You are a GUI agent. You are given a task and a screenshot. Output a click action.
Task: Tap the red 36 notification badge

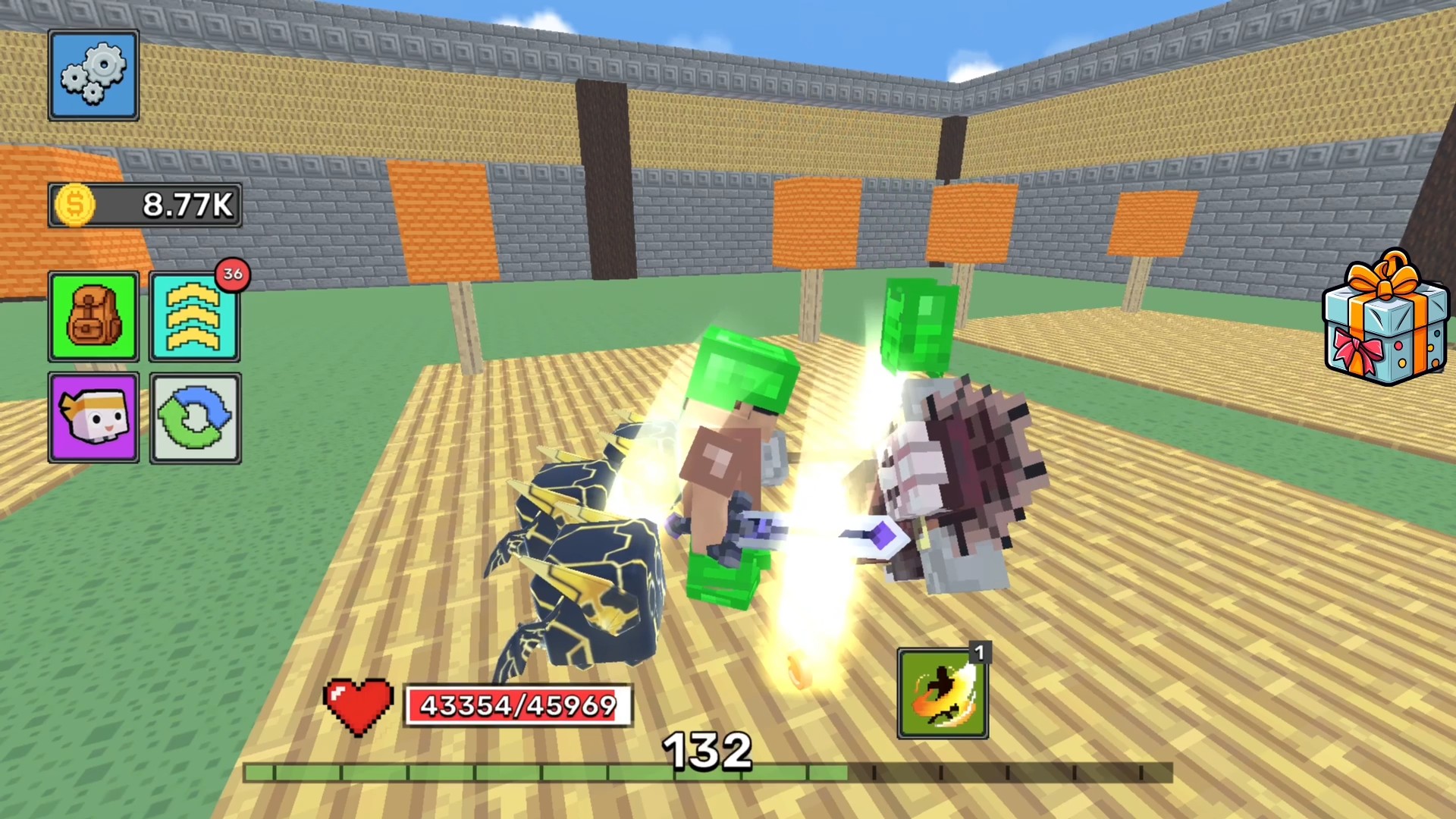232,276
